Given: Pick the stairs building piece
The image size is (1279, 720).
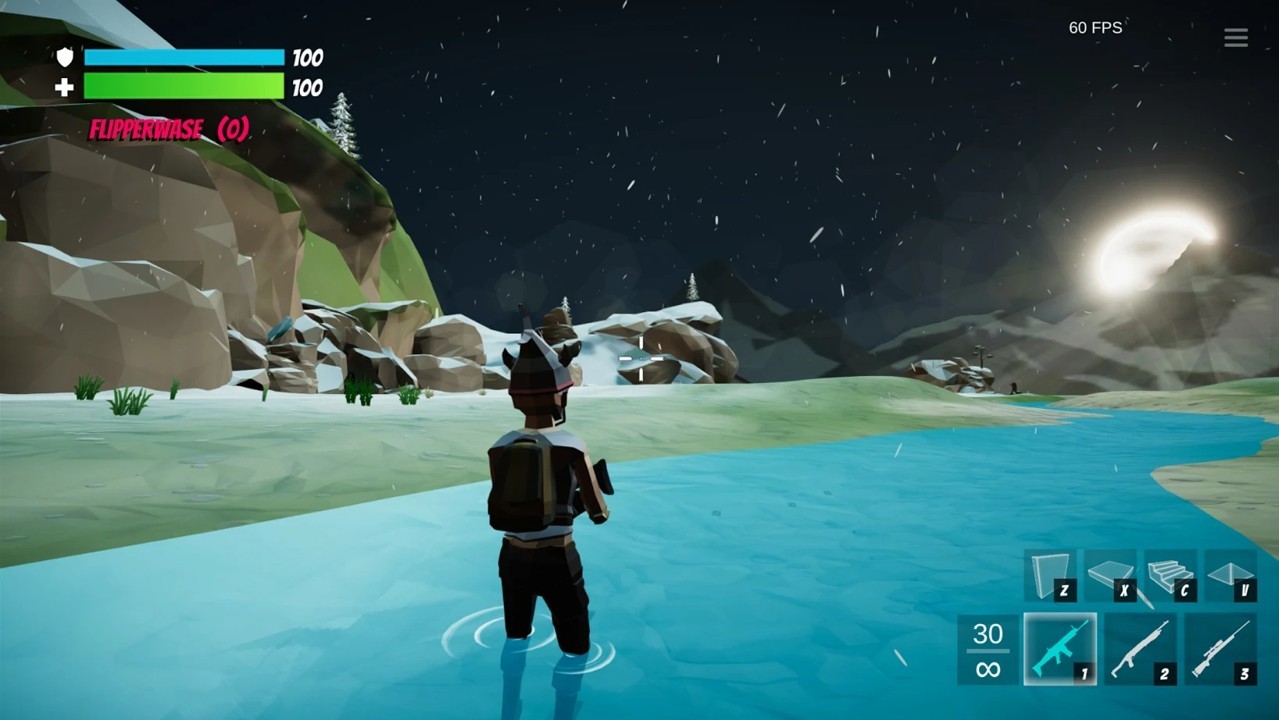Looking at the screenshot, I should (1170, 576).
